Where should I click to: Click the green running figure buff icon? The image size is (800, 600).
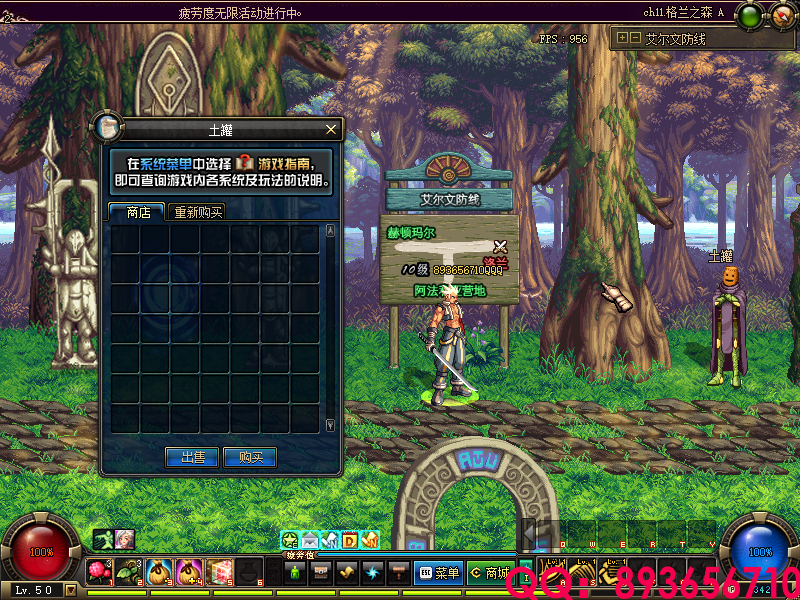pyautogui.click(x=103, y=539)
